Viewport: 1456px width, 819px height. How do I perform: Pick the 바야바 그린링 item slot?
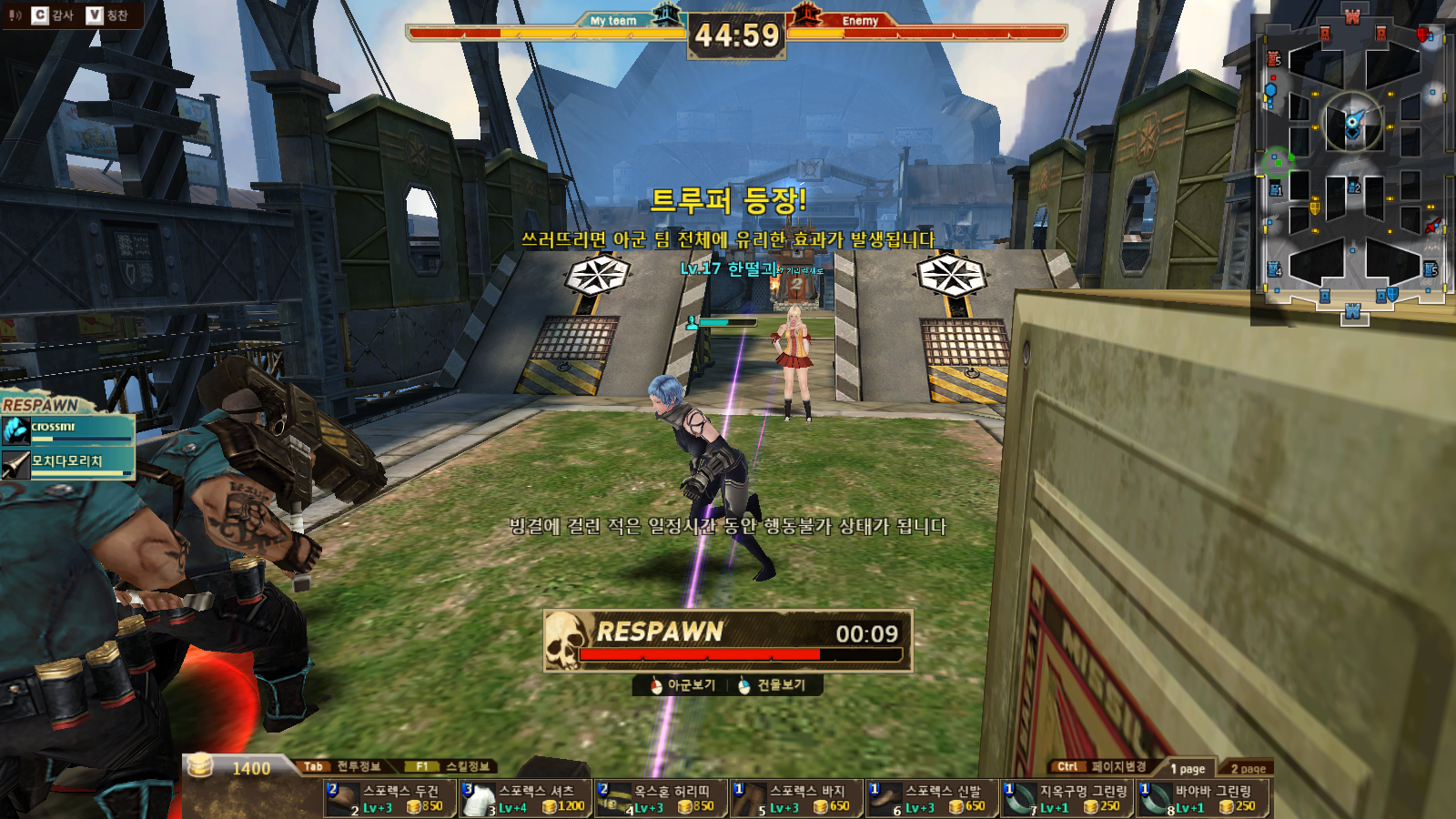click(x=1203, y=799)
